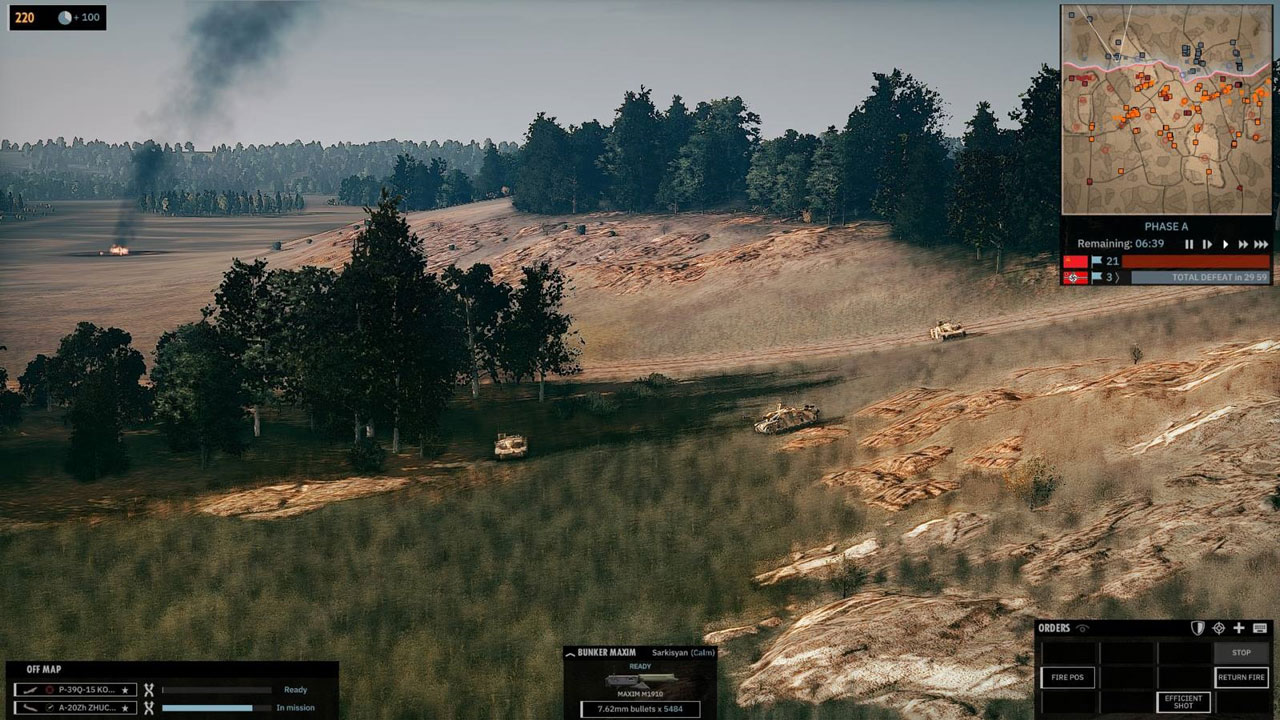Expand the enemy force count chevron

(x=1117, y=276)
